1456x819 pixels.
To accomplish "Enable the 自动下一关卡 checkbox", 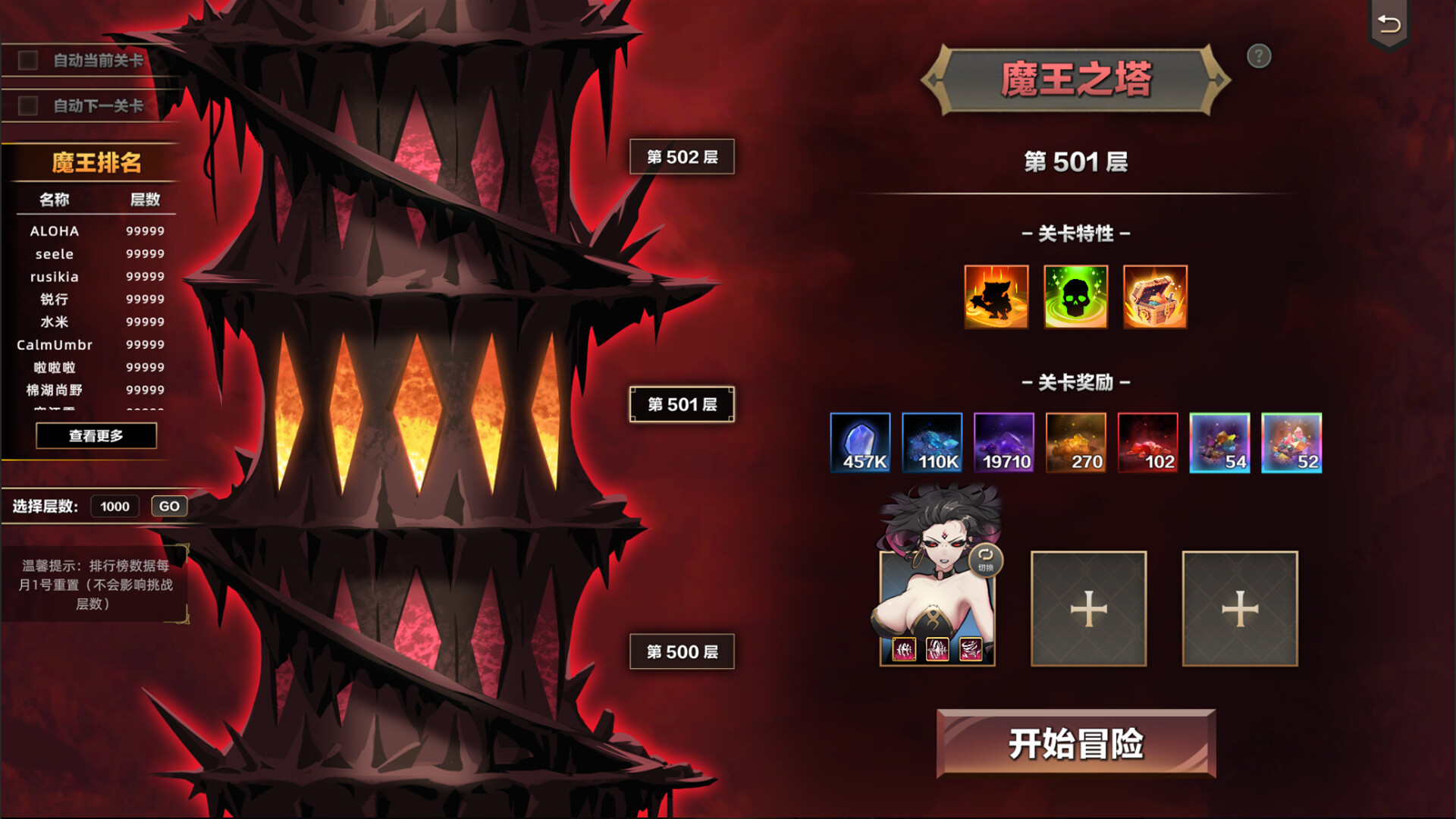I will coord(29,107).
